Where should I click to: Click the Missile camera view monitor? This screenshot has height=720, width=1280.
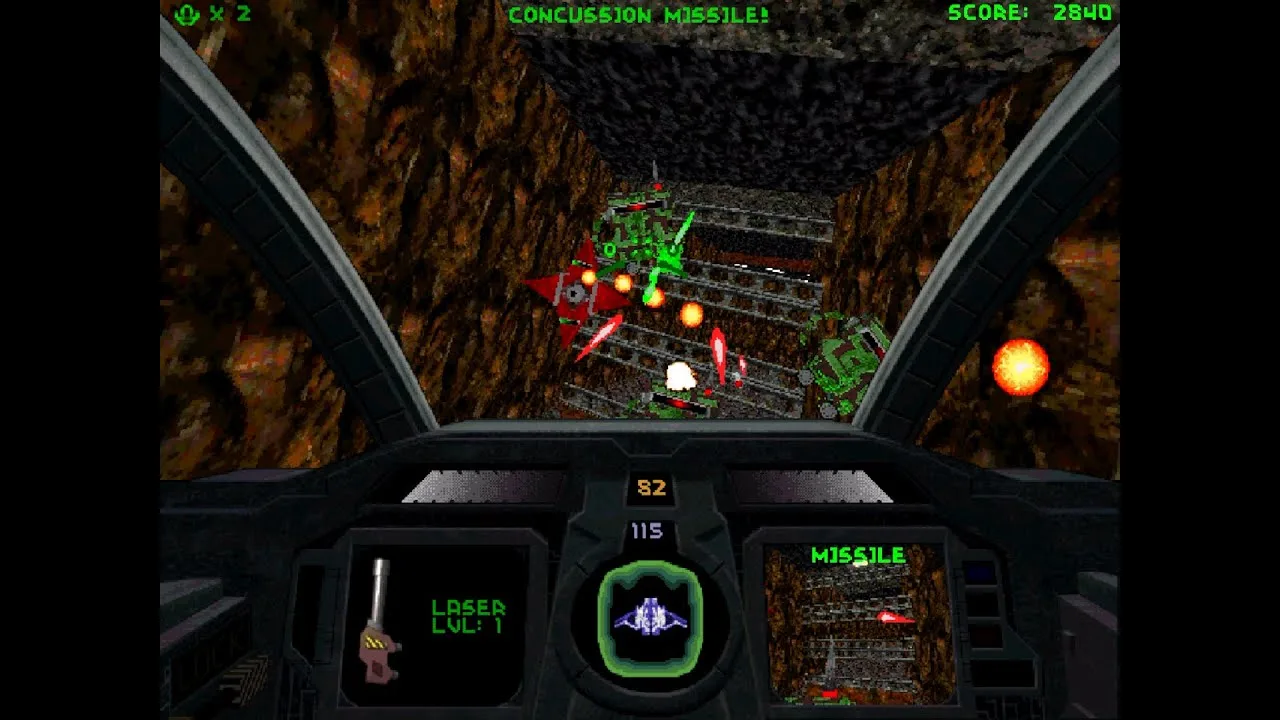(x=859, y=624)
